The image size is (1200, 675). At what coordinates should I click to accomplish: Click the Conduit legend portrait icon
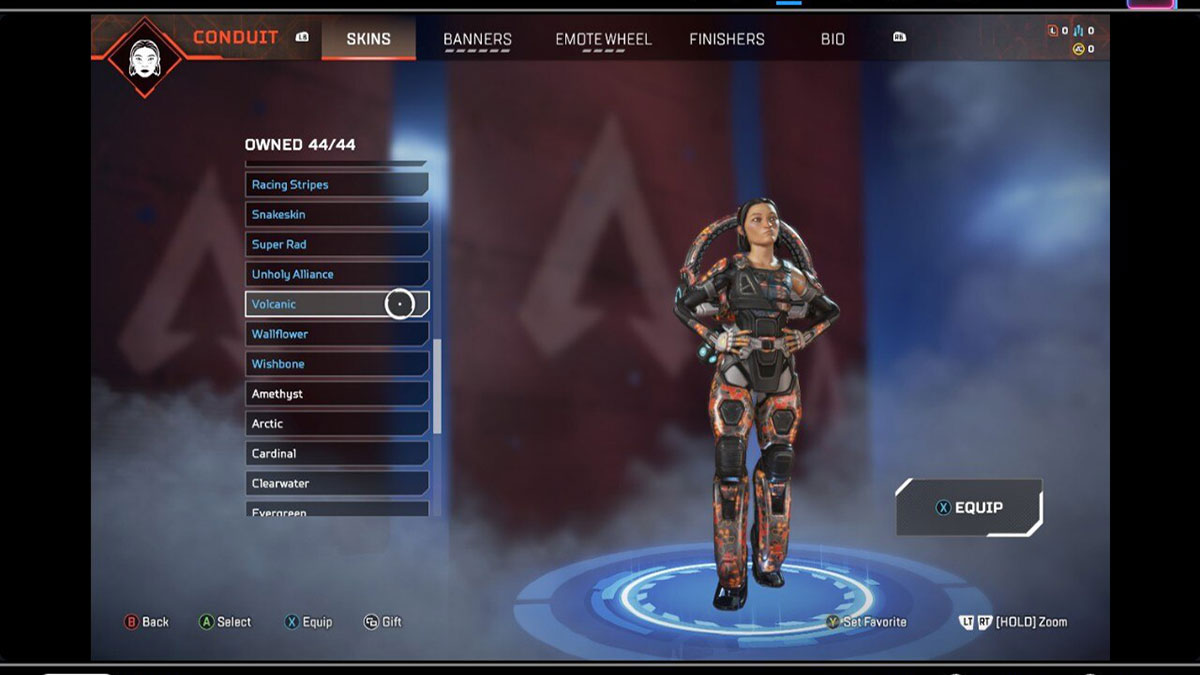[x=145, y=55]
